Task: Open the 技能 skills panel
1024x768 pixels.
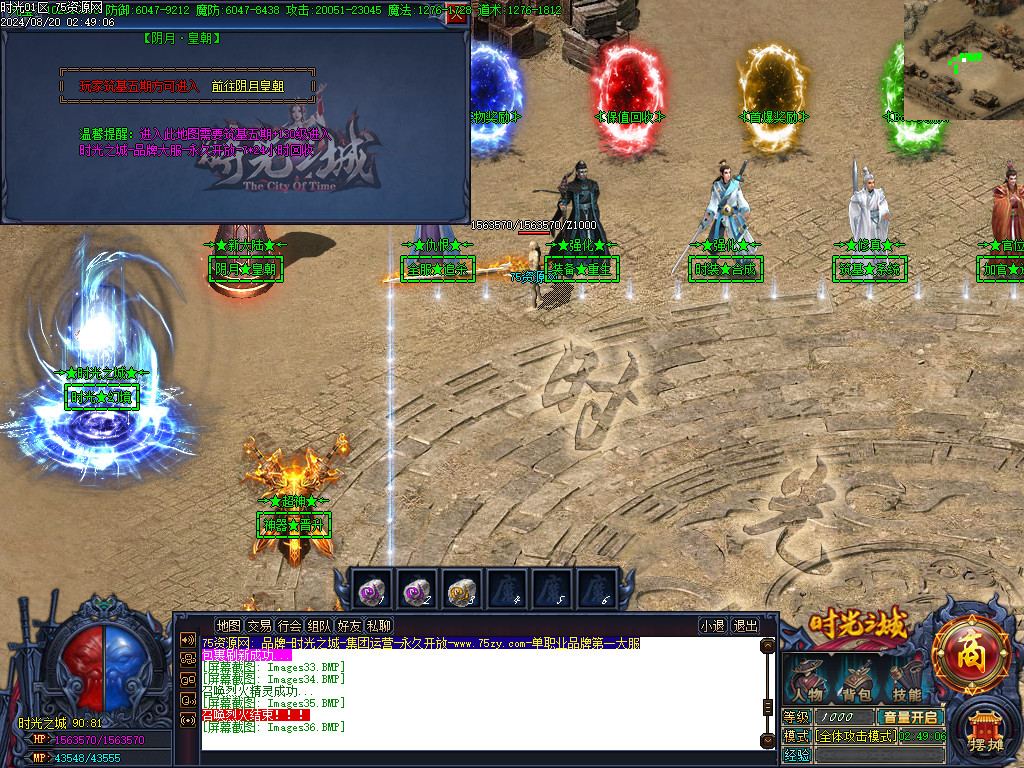Action: 906,680
